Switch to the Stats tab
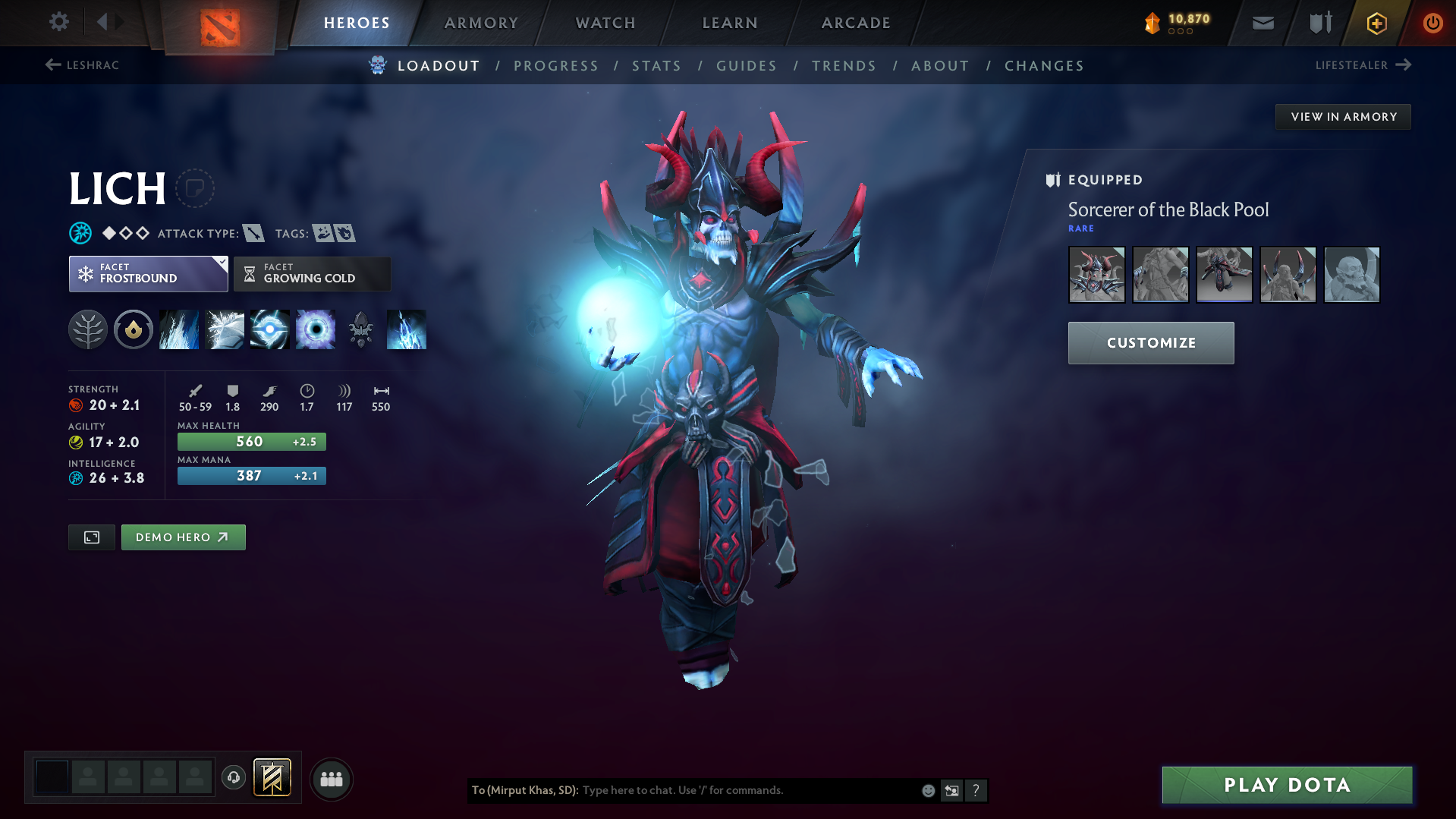This screenshot has height=819, width=1456. tap(656, 66)
